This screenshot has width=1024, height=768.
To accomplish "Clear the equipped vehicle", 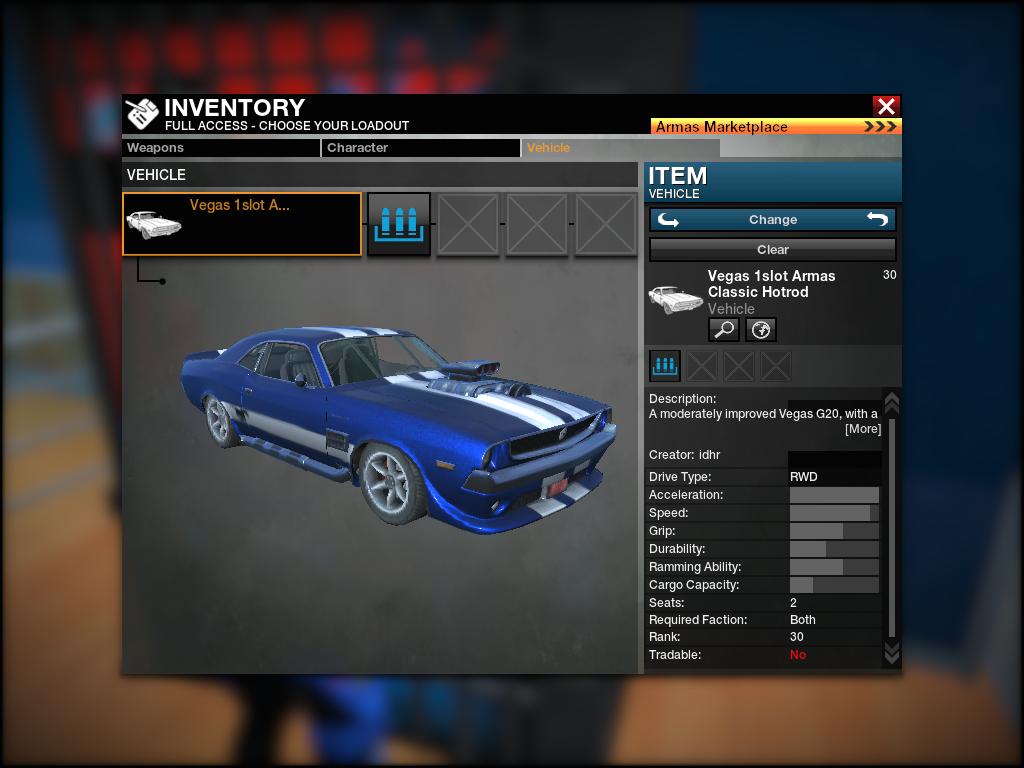I will point(772,249).
